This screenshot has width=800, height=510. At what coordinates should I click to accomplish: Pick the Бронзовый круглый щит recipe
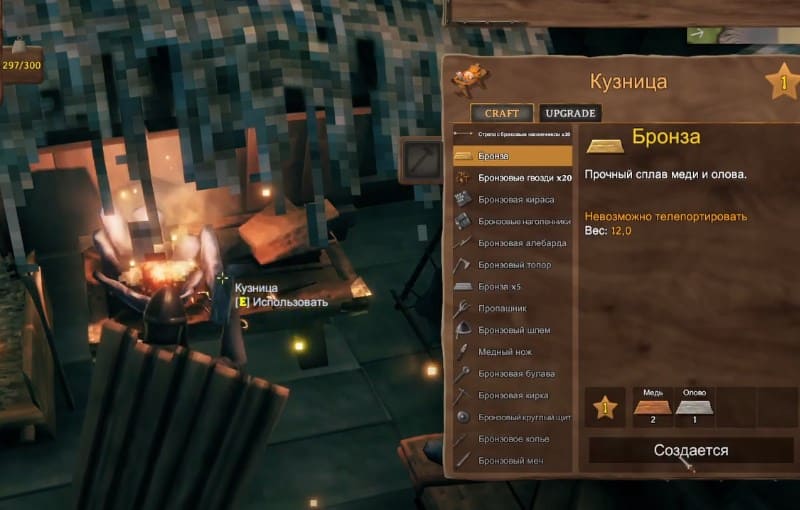tap(512, 417)
